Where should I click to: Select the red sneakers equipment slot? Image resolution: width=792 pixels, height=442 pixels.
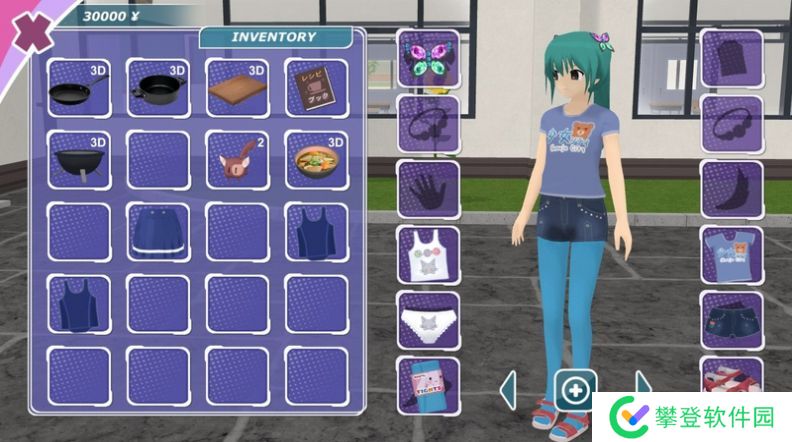pos(731,380)
